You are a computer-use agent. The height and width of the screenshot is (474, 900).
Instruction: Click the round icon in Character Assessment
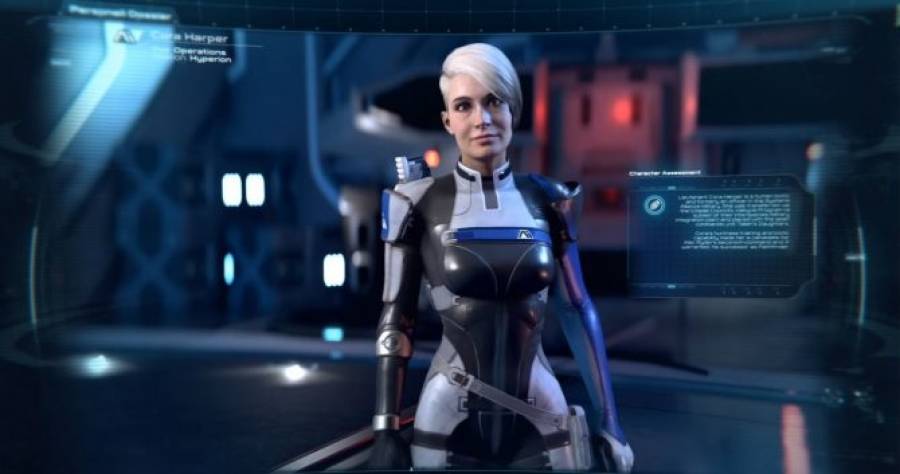click(655, 205)
